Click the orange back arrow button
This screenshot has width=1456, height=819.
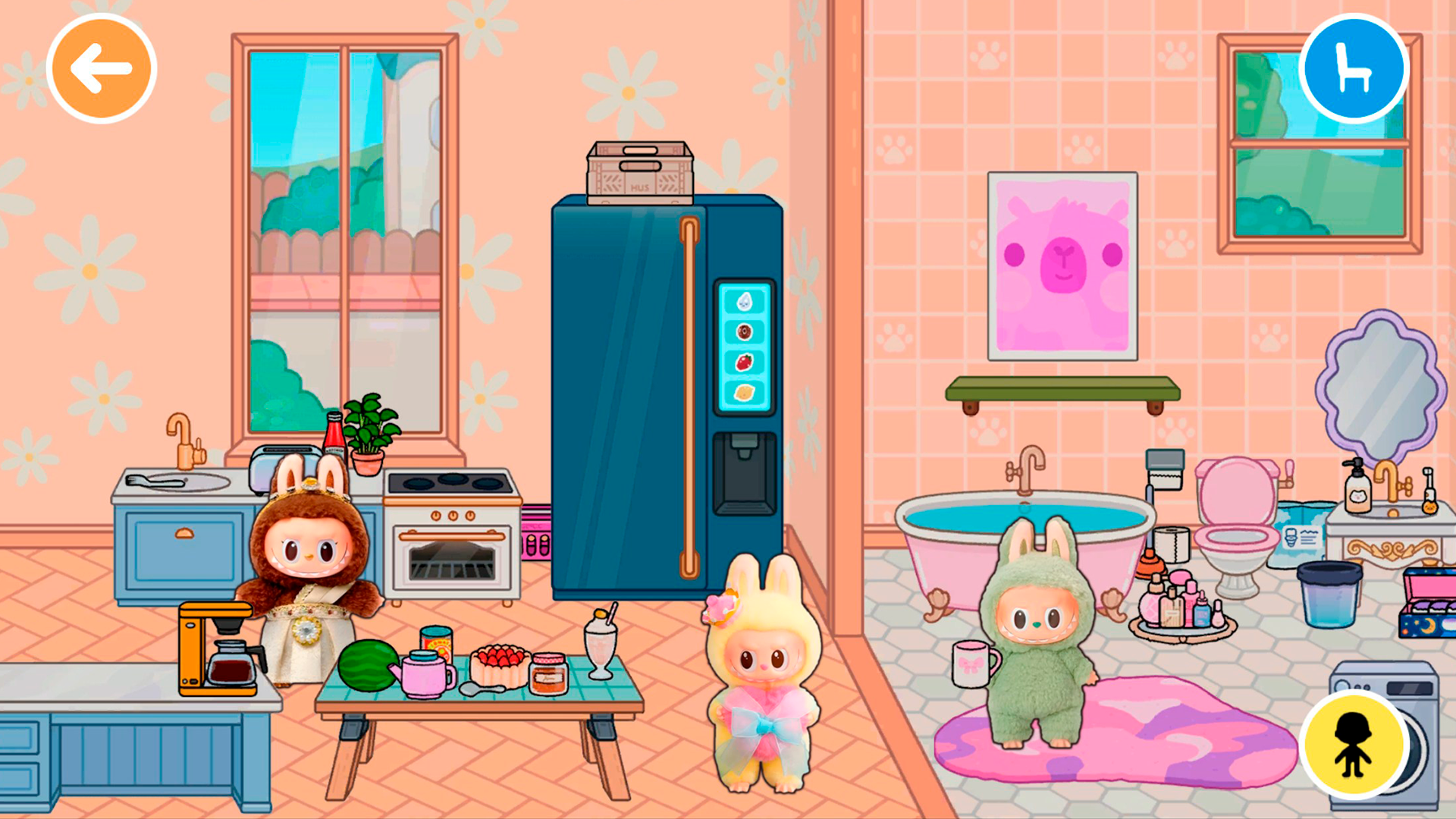[100, 67]
